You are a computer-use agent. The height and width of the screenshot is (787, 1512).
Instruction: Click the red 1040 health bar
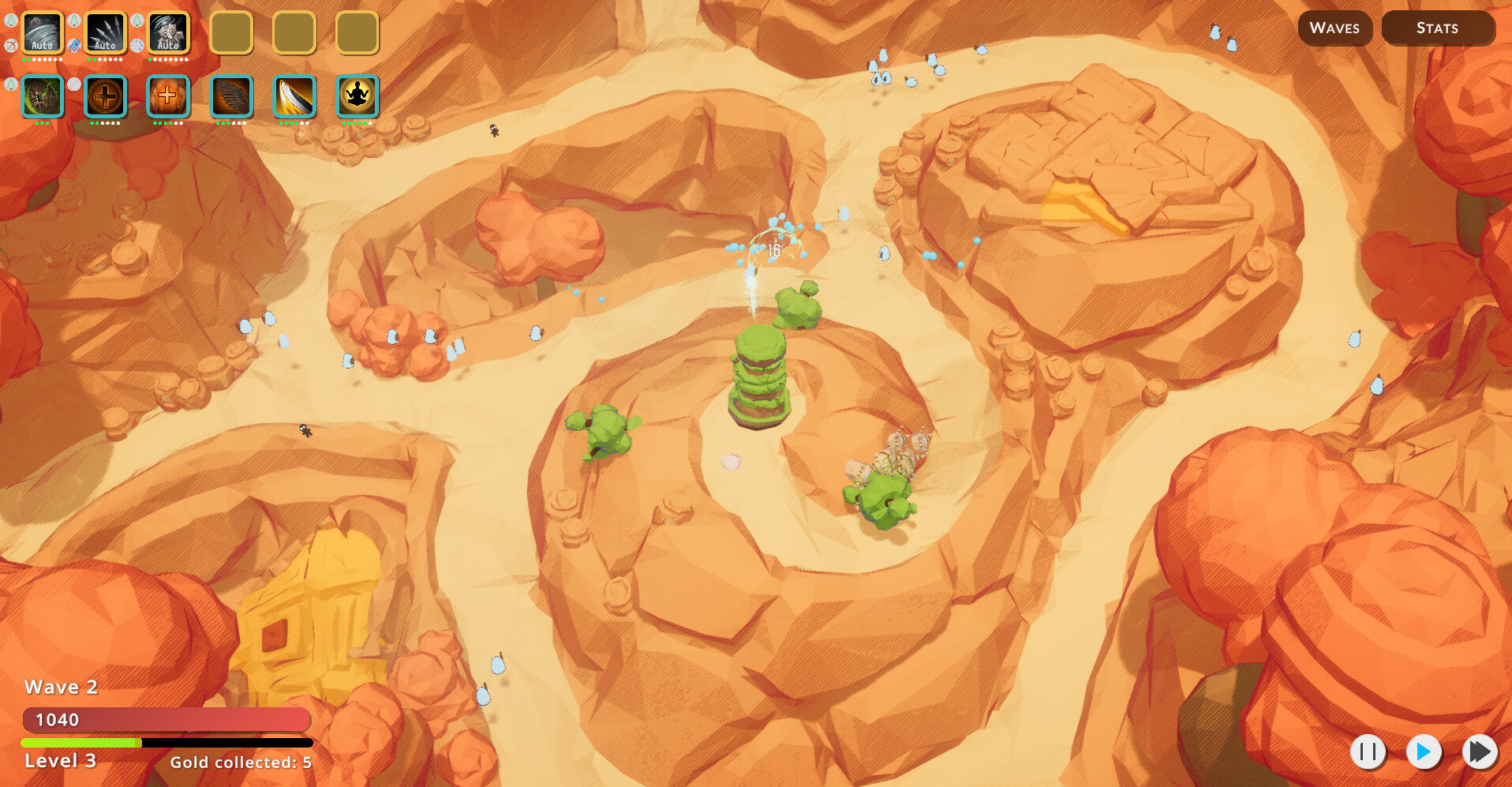166,719
